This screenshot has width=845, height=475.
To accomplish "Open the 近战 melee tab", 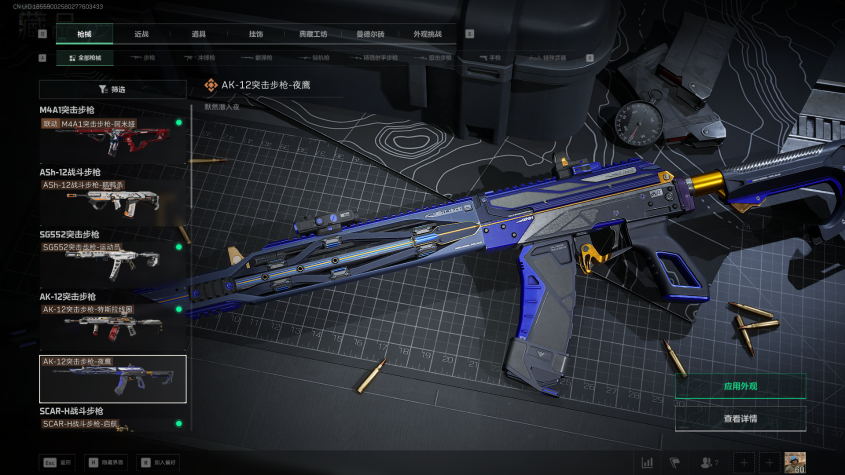I will [x=141, y=34].
